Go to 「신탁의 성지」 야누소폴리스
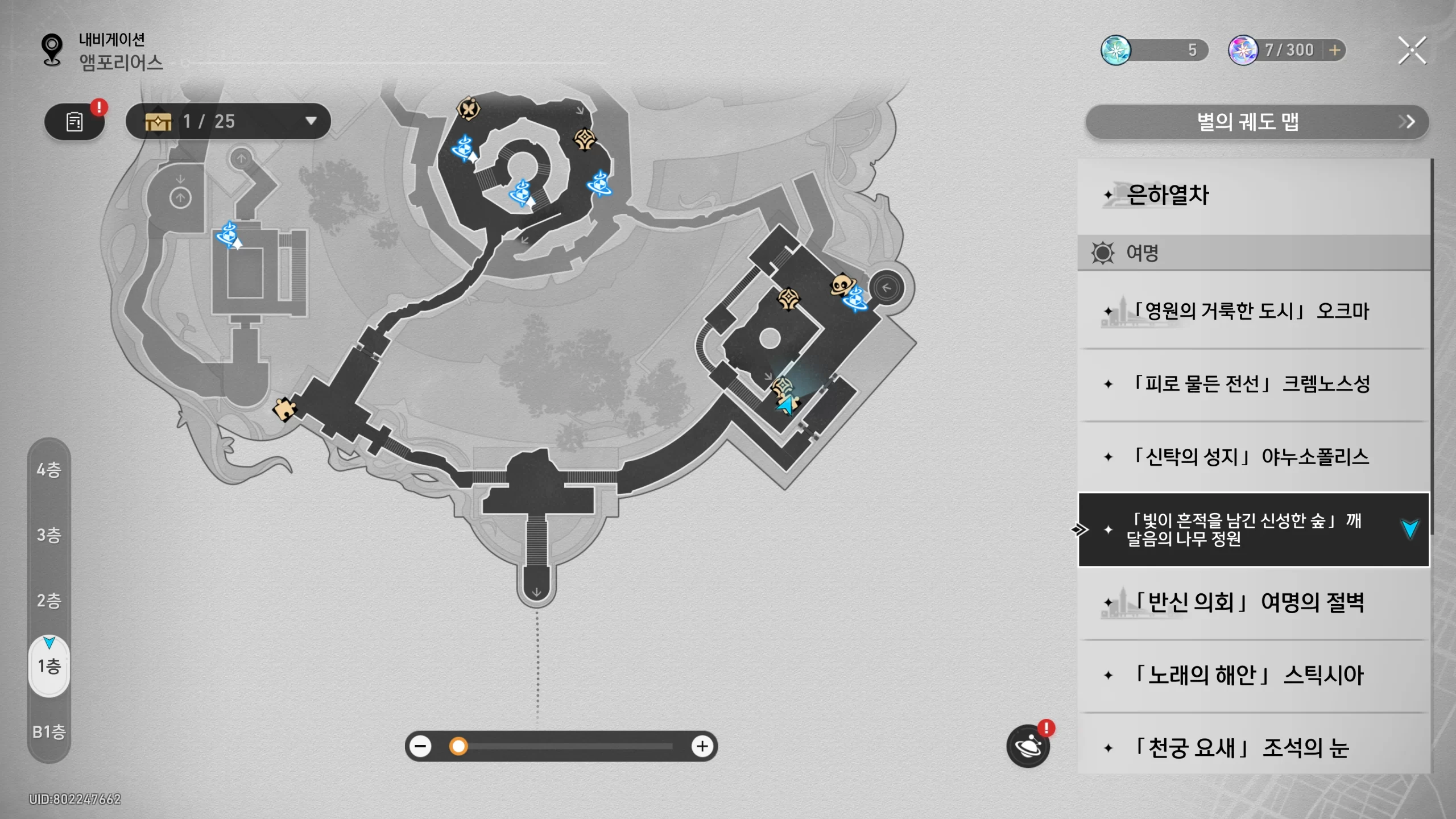 point(1251,457)
